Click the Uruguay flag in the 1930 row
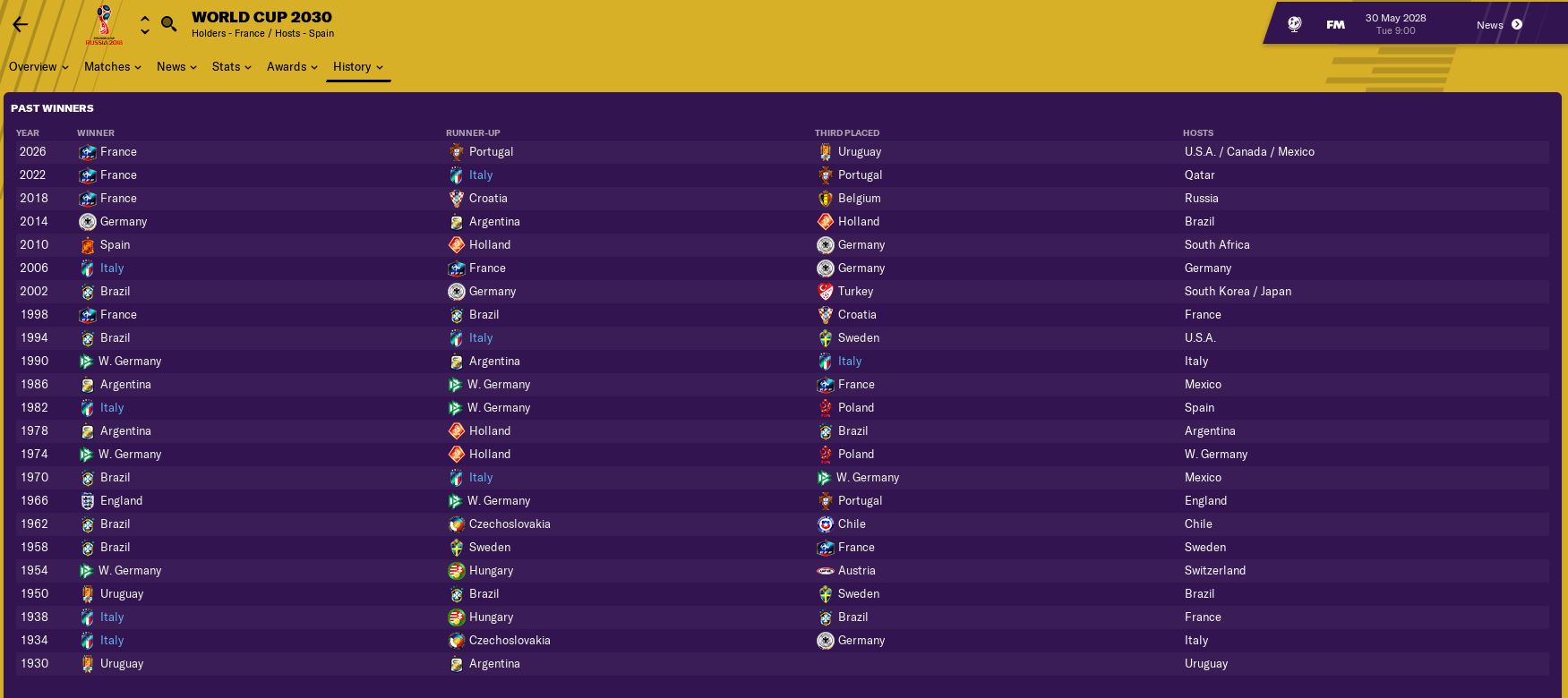 [x=88, y=663]
